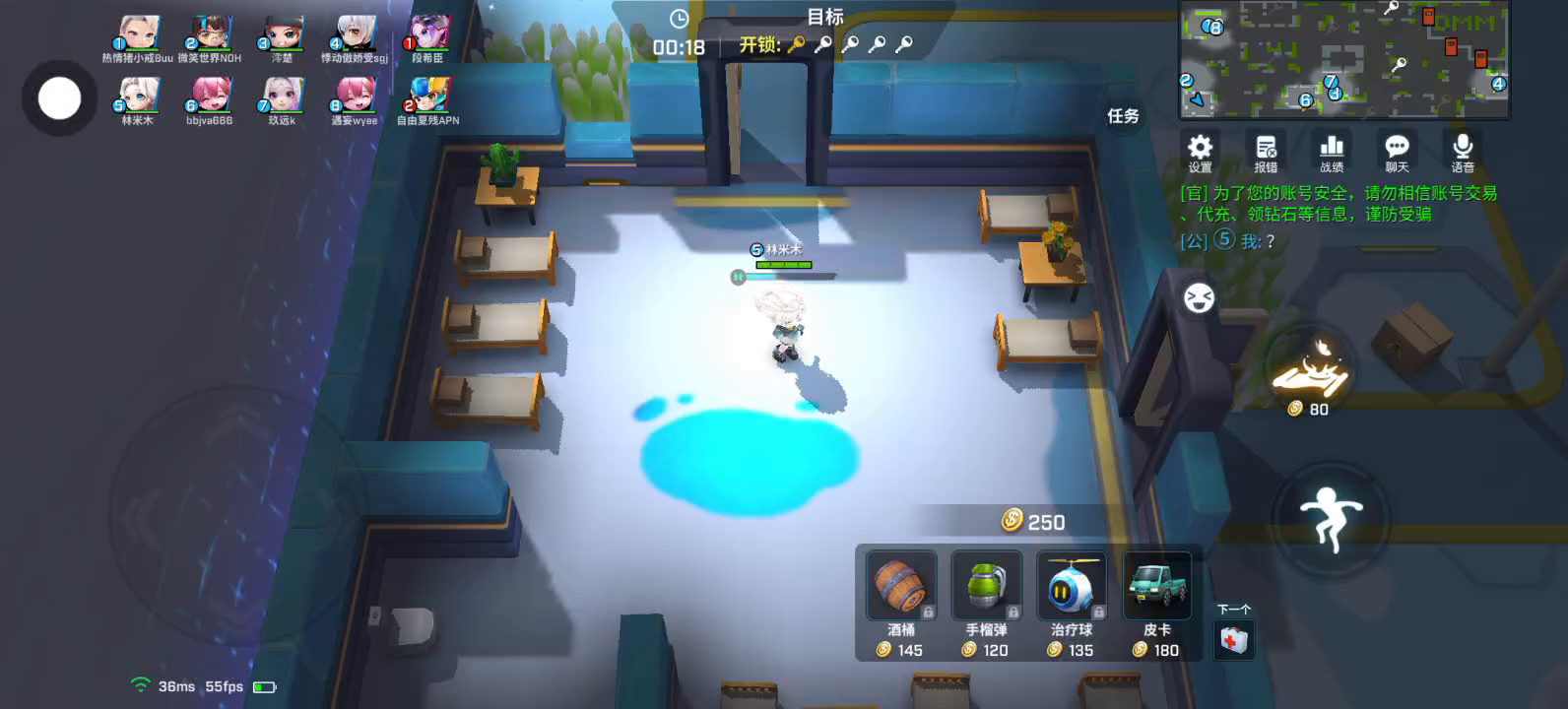The height and width of the screenshot is (709, 1568).
Task: Tap the 下一个 medkit preview
Action: [x=1233, y=640]
